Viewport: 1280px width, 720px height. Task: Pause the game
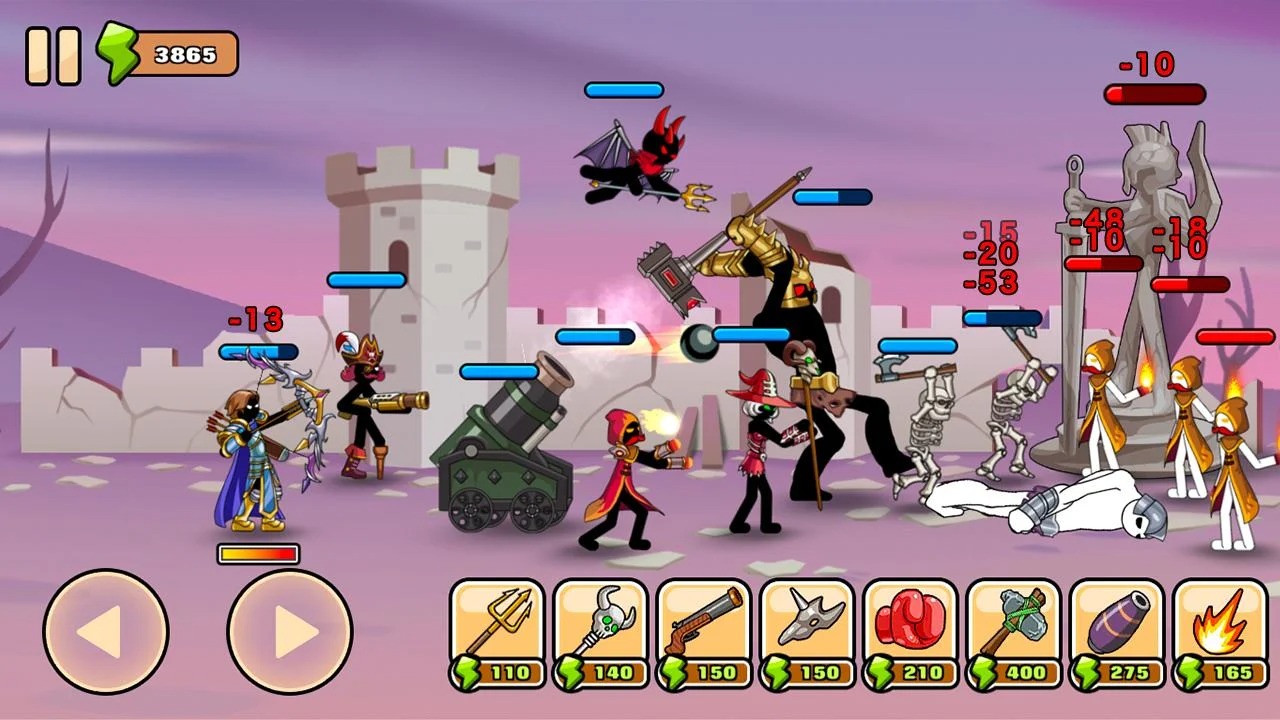[x=53, y=55]
